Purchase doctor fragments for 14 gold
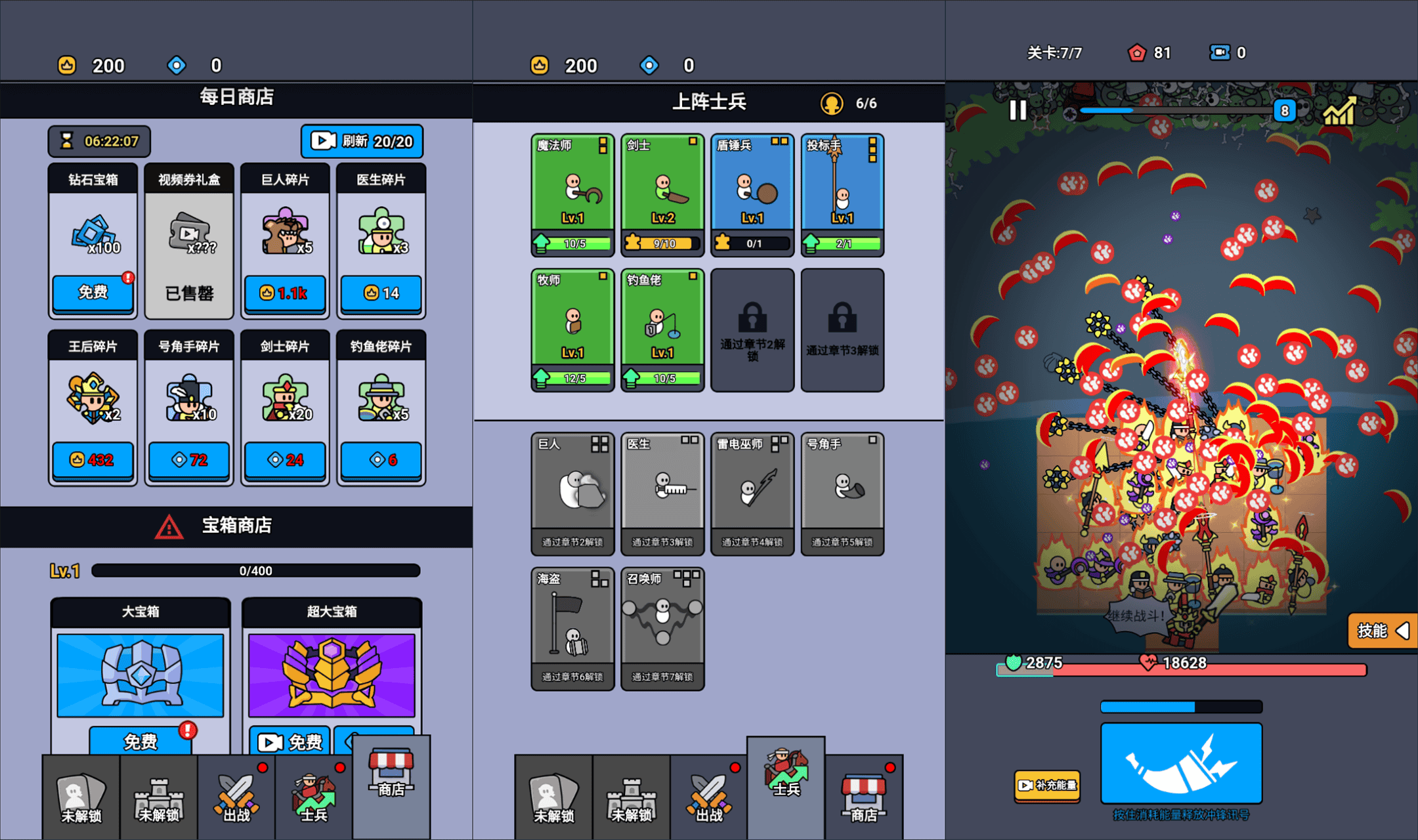The height and width of the screenshot is (840, 1418). point(381,293)
